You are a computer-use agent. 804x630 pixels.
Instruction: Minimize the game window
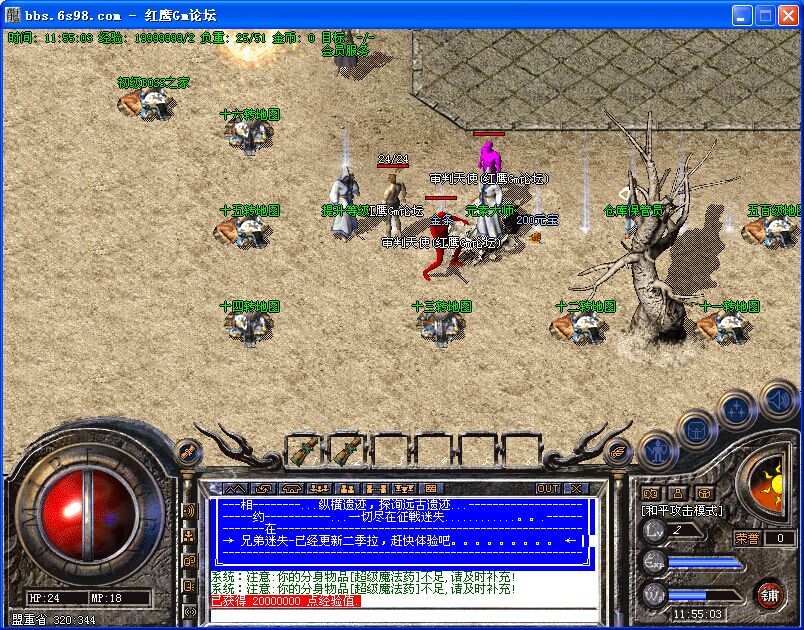[x=742, y=16]
